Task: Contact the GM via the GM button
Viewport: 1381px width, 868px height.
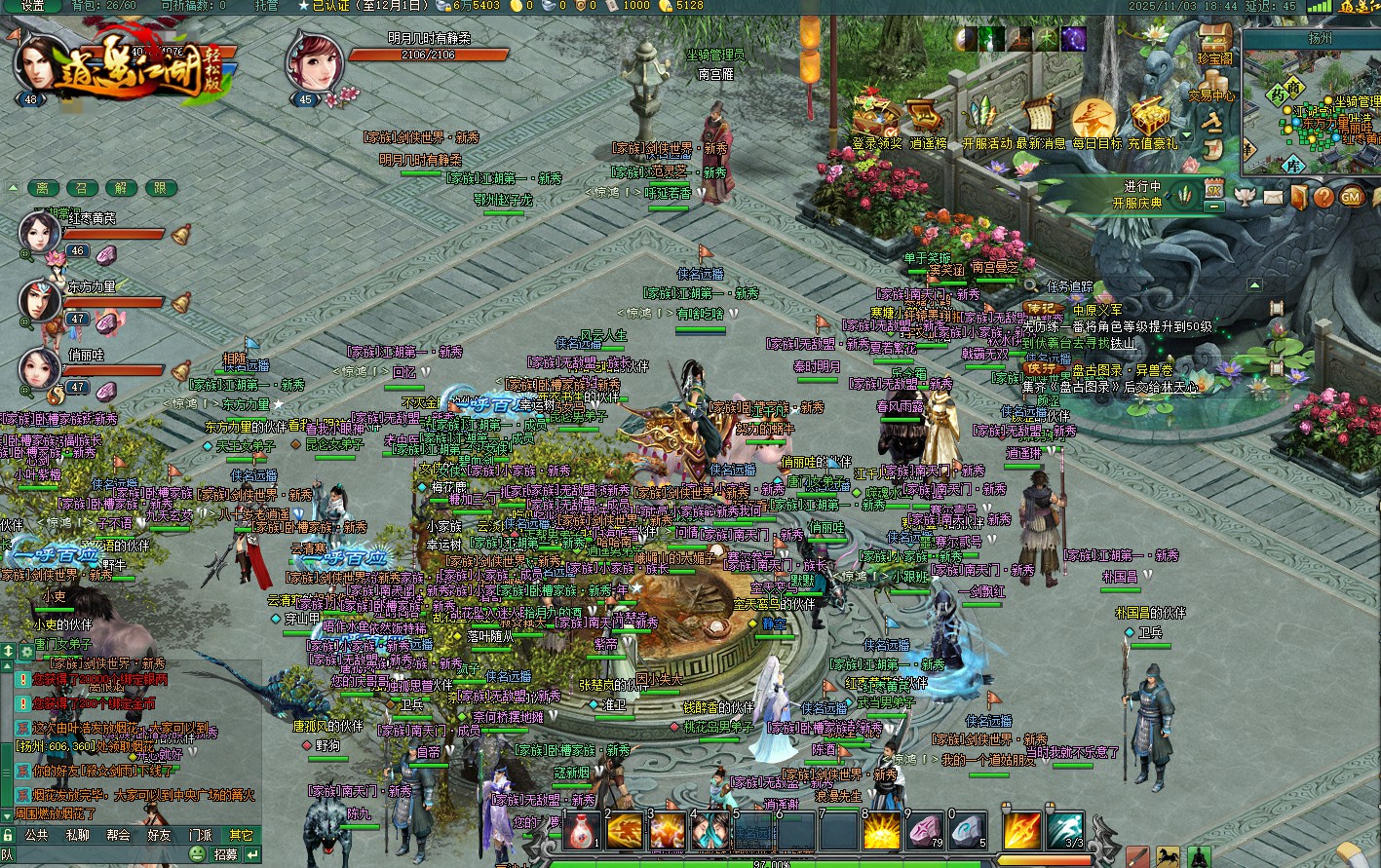Action: coord(1351,197)
